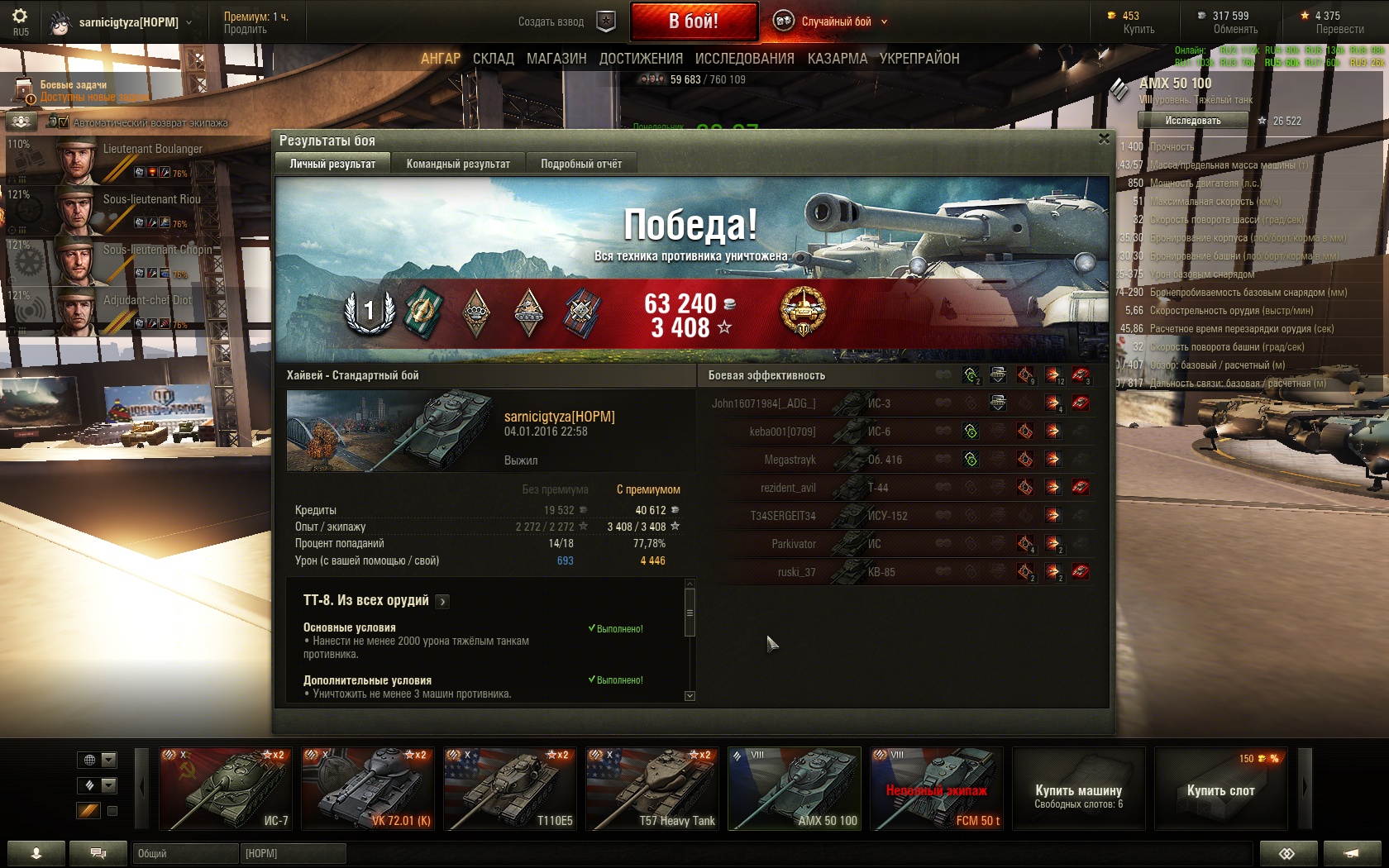Select the T57 Heavy Tank
This screenshot has width=1389, height=868.
652,789
